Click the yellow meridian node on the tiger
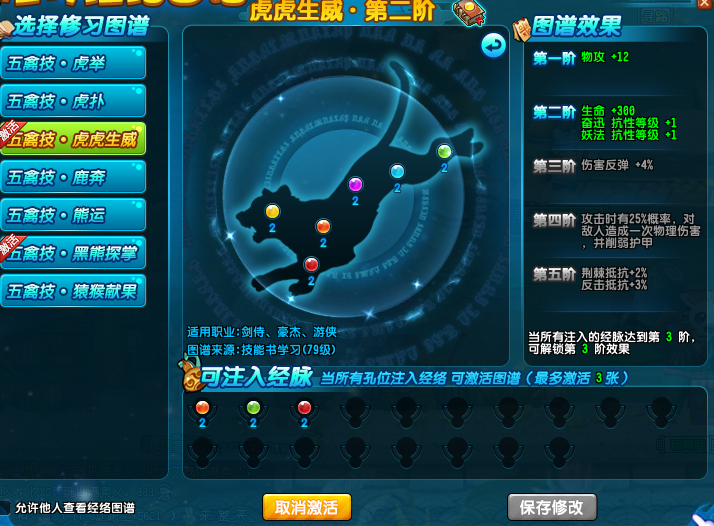Viewport: 714px width, 526px height. [272, 211]
